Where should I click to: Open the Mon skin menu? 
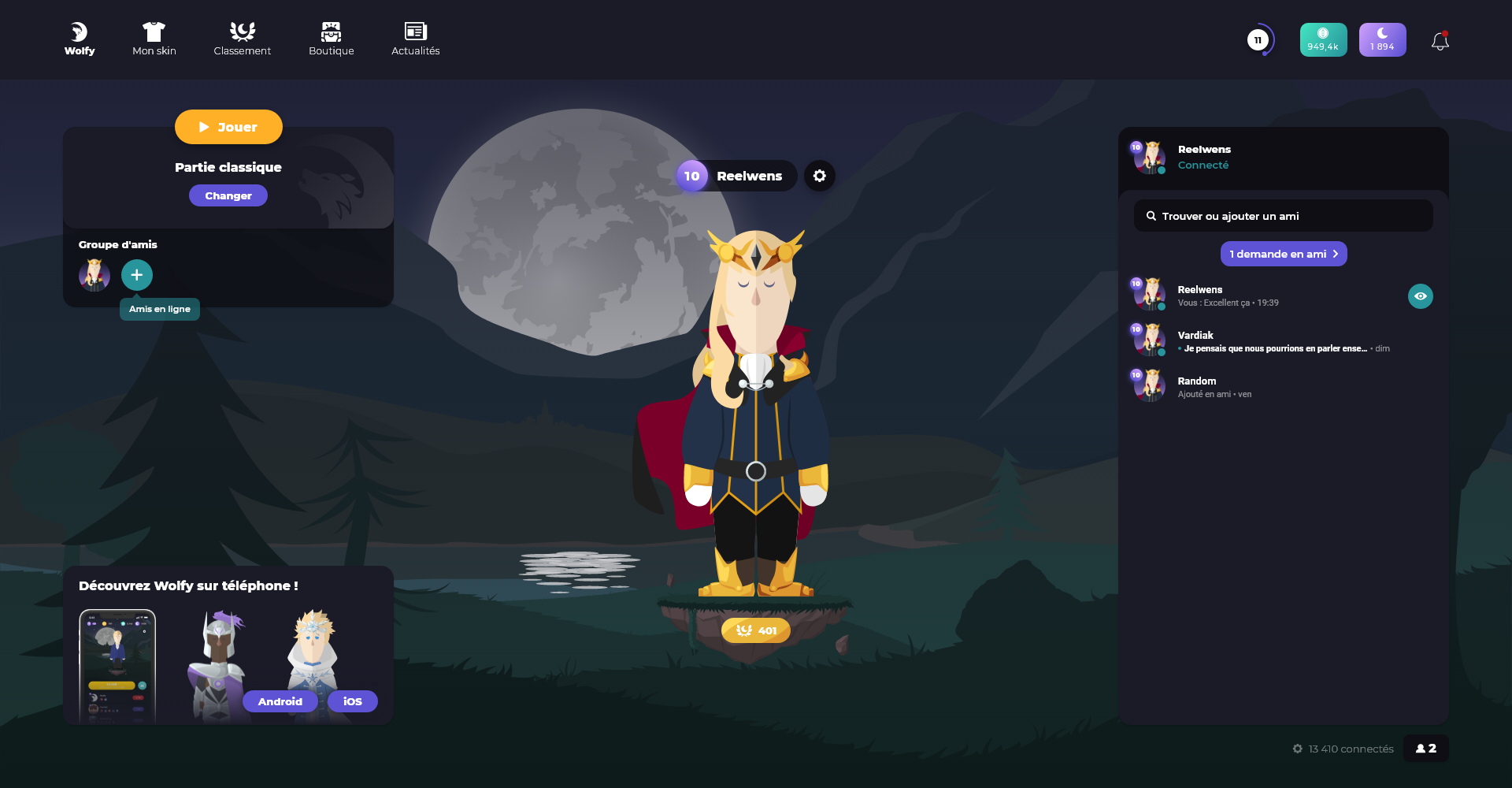(x=154, y=39)
